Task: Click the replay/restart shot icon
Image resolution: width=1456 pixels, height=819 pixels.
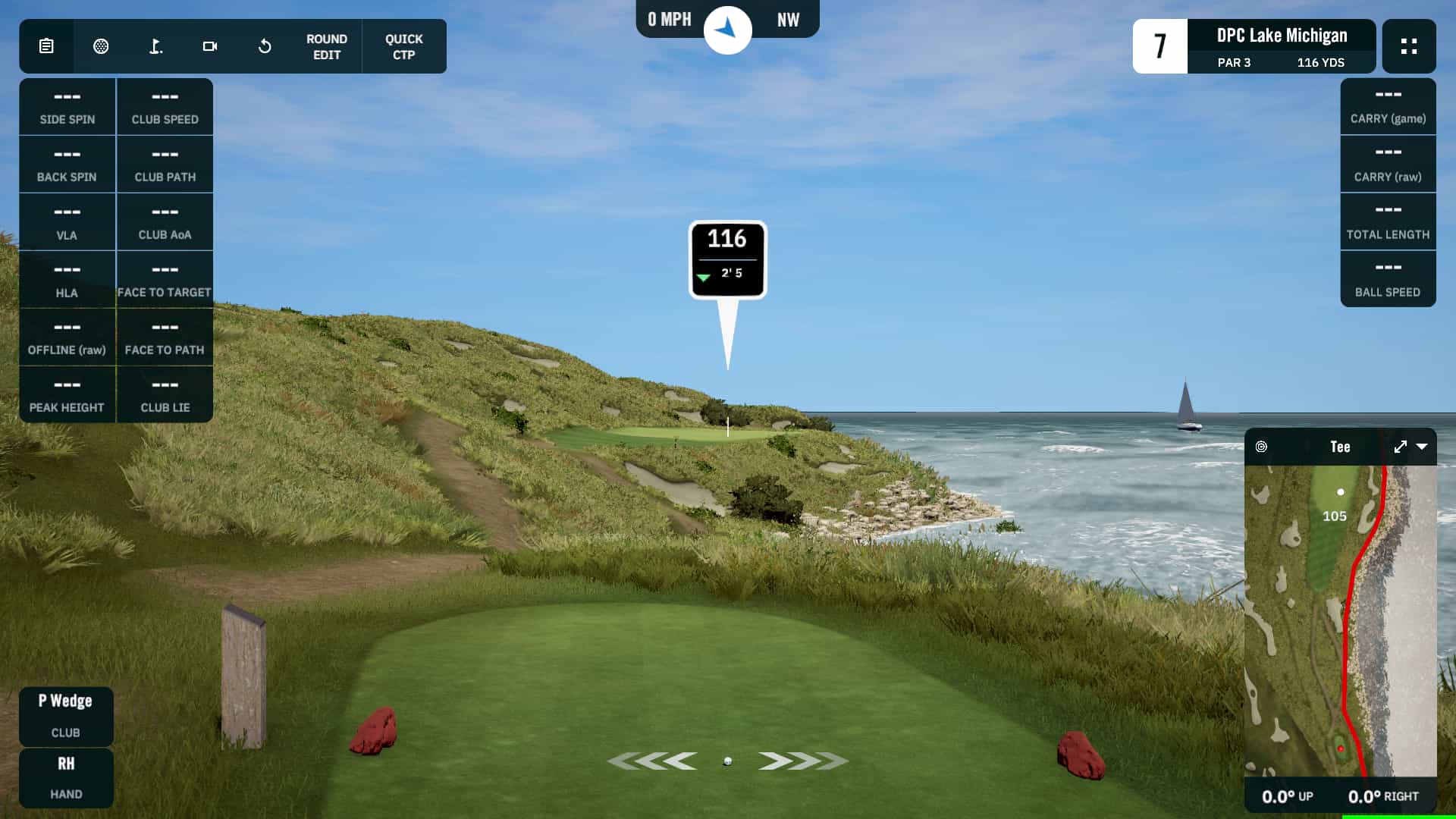Action: 265,46
